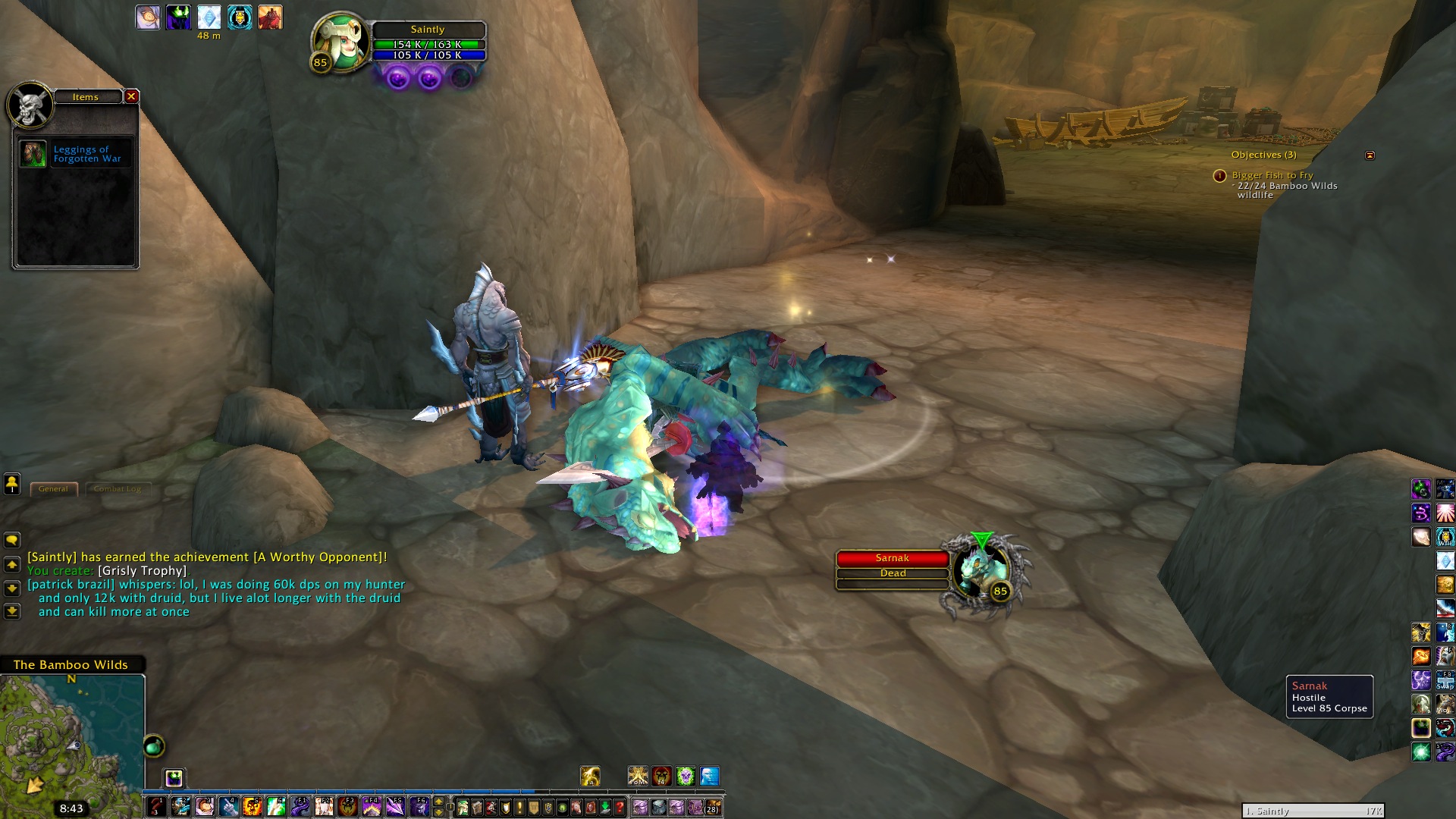The width and height of the screenshot is (1456, 819).
Task: Use the F8 Swap ability icon
Action: click(1445, 679)
